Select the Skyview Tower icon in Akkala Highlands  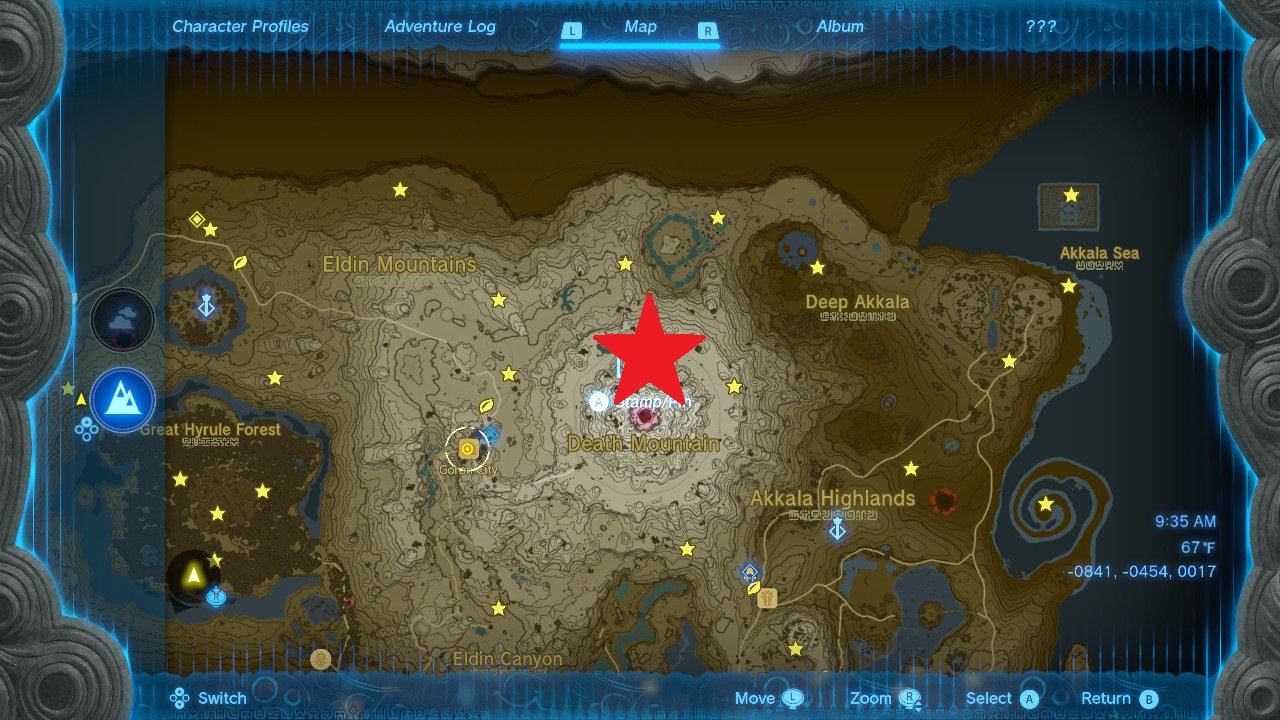tap(837, 529)
